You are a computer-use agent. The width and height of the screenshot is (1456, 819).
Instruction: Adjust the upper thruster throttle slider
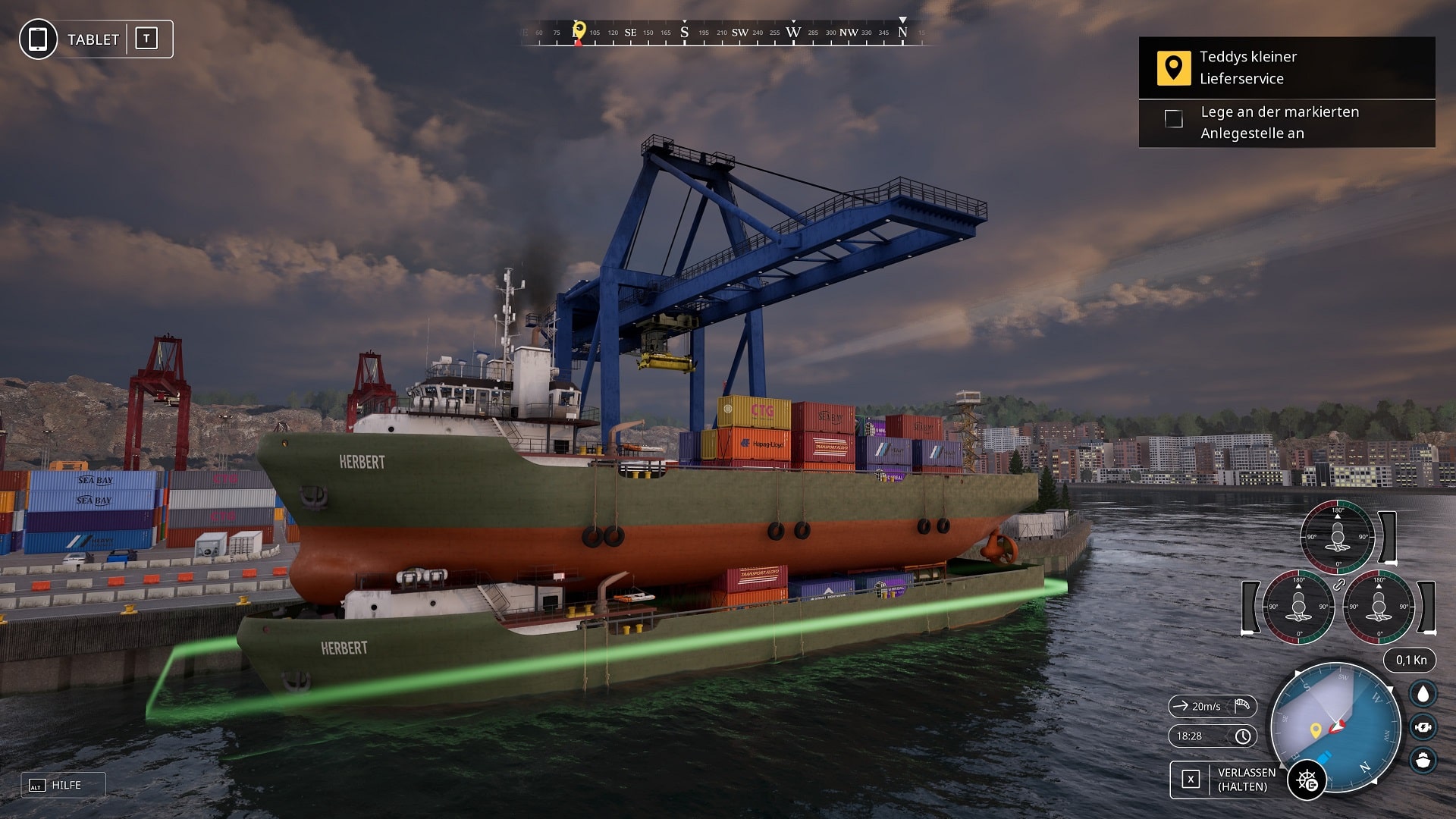(1388, 537)
